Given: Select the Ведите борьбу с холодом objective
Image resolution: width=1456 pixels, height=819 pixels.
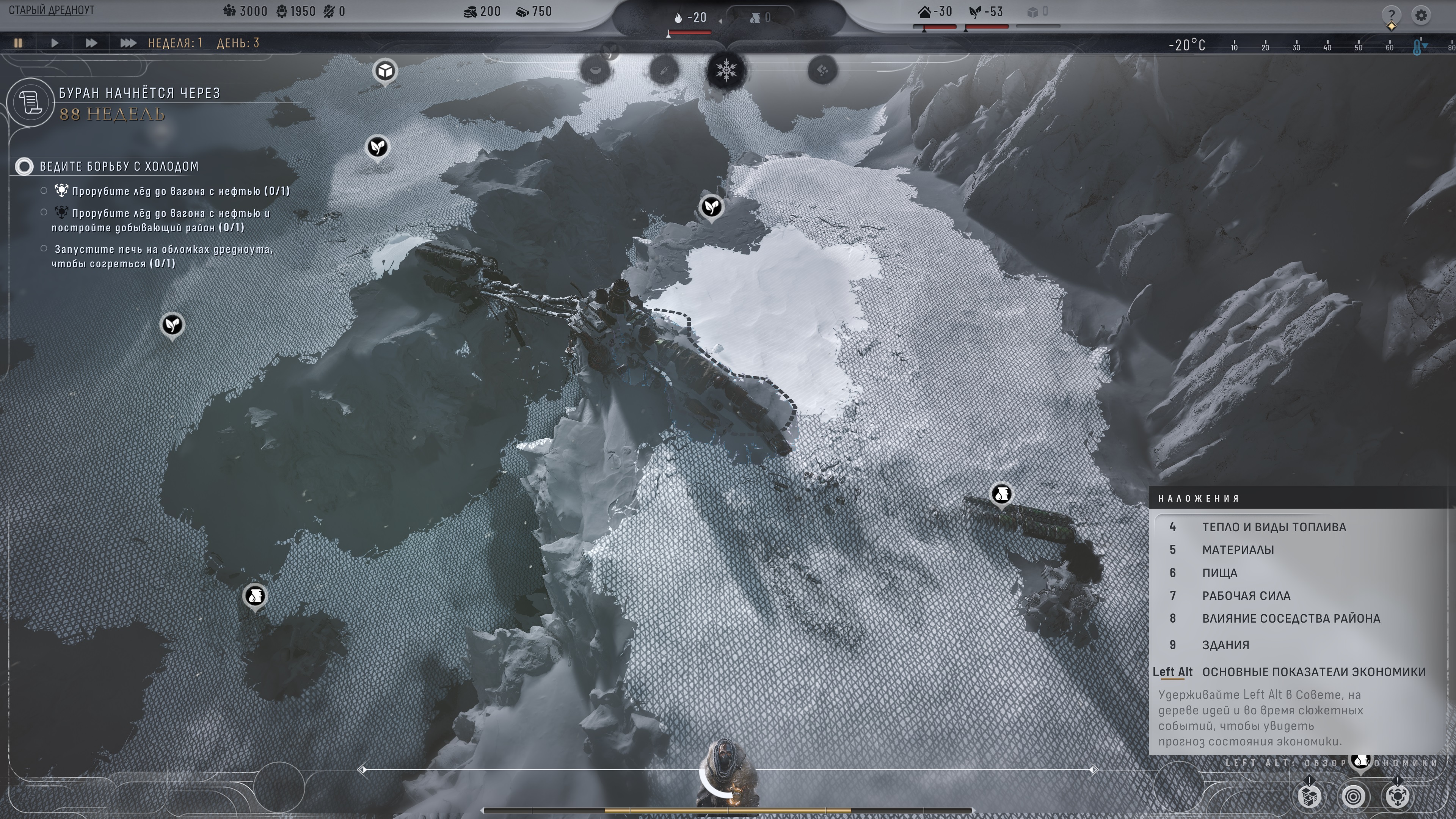Looking at the screenshot, I should [x=119, y=166].
